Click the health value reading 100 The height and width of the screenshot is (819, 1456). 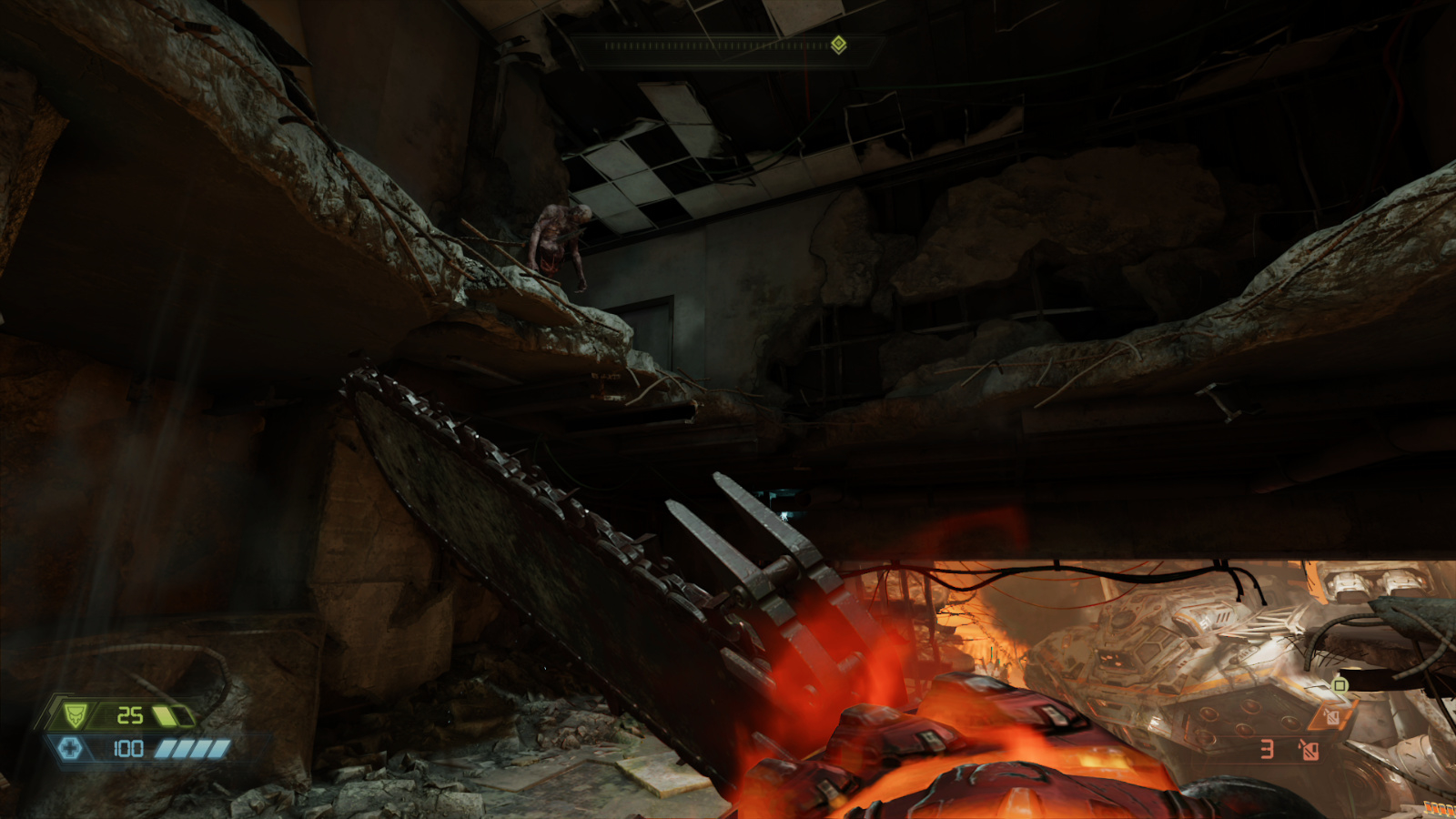[129, 747]
